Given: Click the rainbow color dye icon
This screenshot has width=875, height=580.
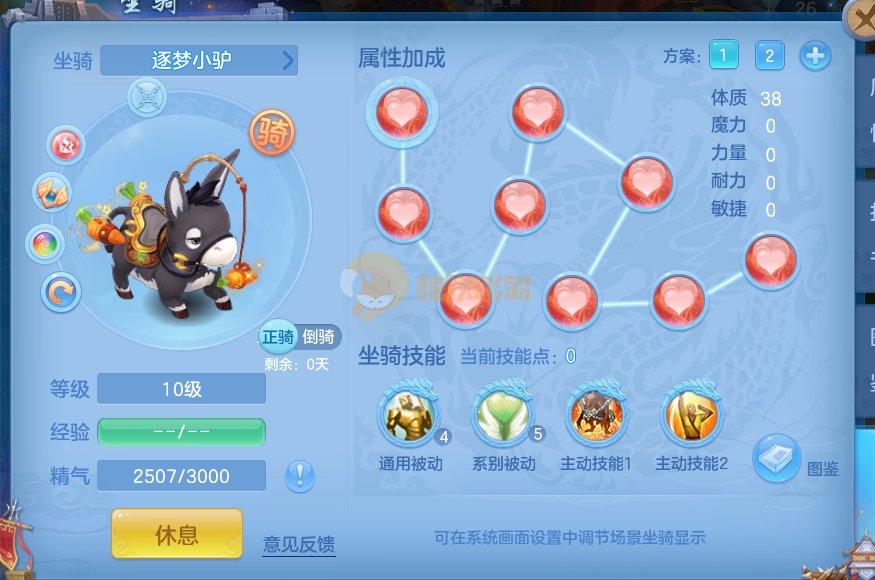Looking at the screenshot, I should coord(46,243).
